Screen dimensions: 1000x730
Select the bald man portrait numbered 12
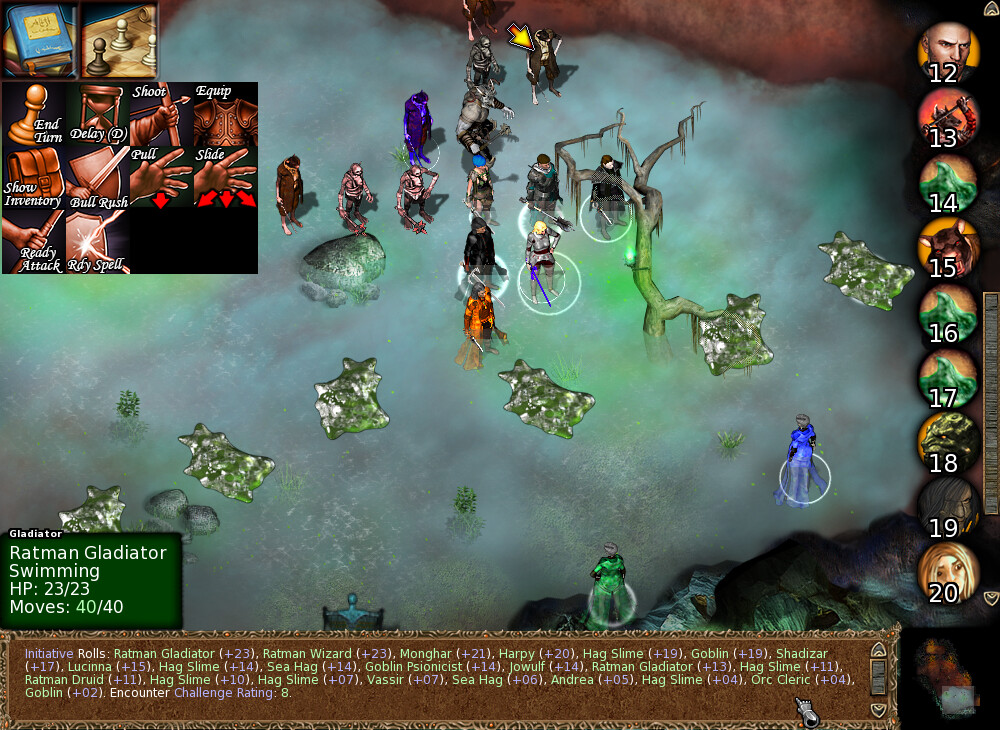[x=946, y=53]
